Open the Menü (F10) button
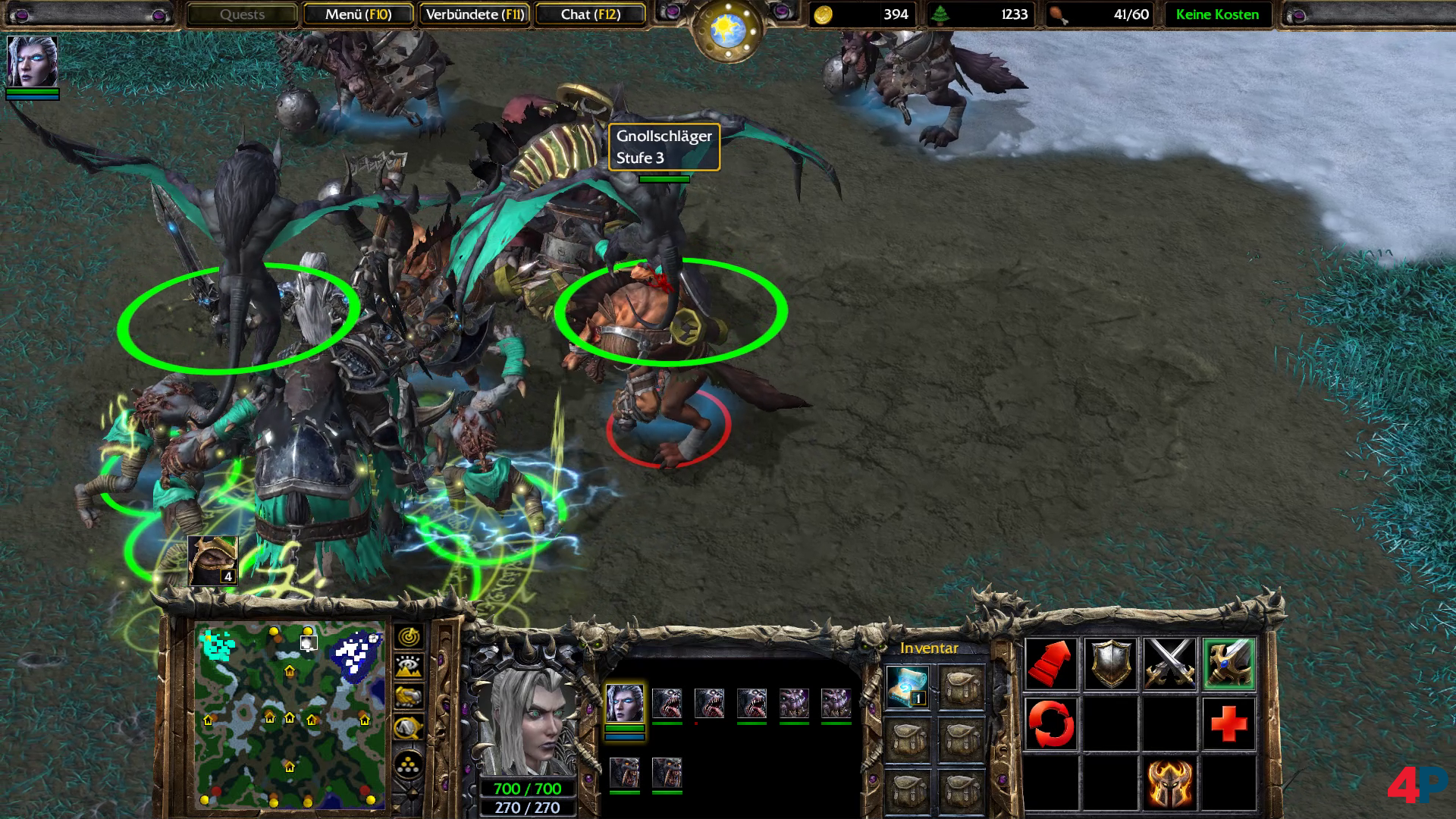Screen dimensions: 1456x819 coord(358,14)
